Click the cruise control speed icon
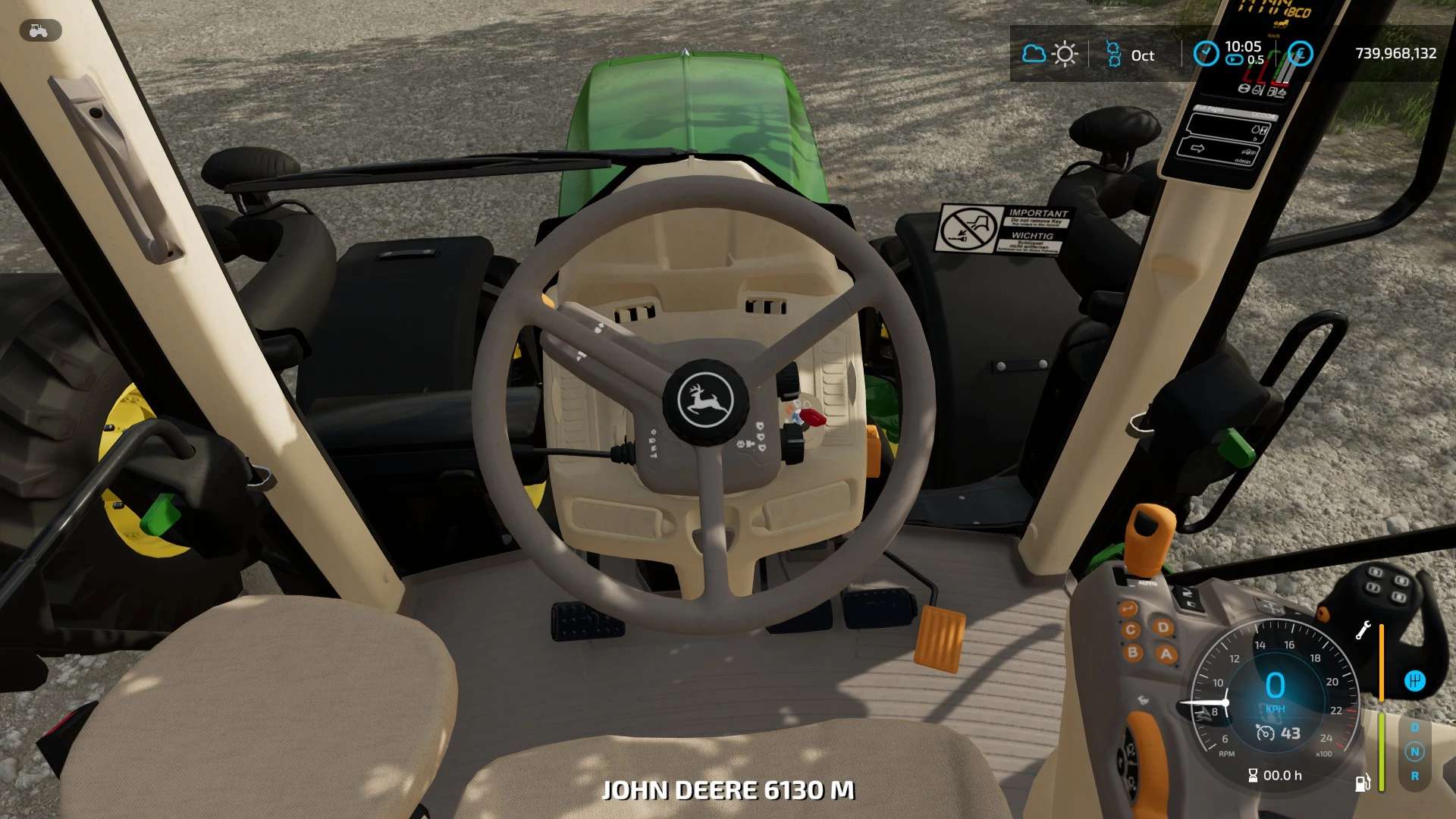The height and width of the screenshot is (819, 1456). (x=1265, y=733)
